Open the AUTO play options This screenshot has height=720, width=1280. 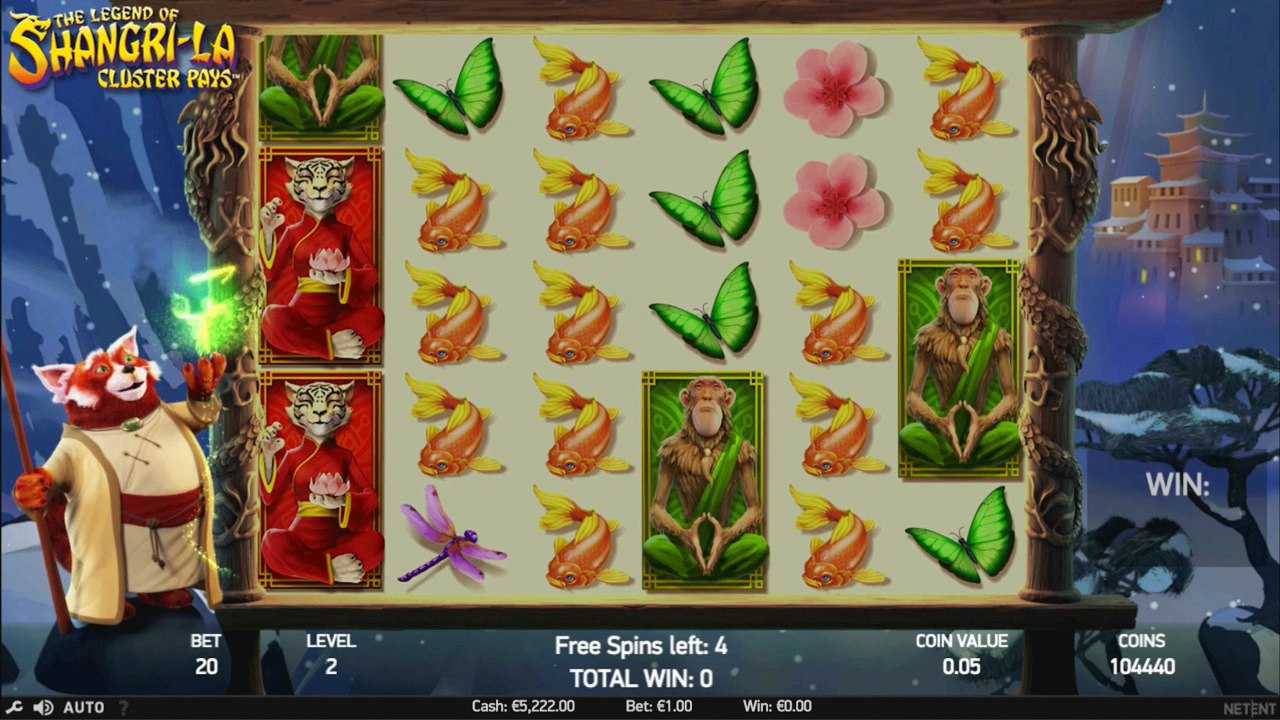tap(83, 707)
